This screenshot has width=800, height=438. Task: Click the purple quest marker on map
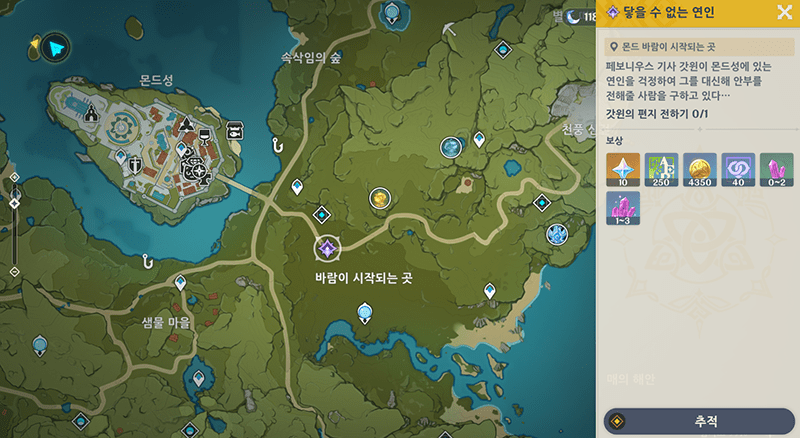327,248
